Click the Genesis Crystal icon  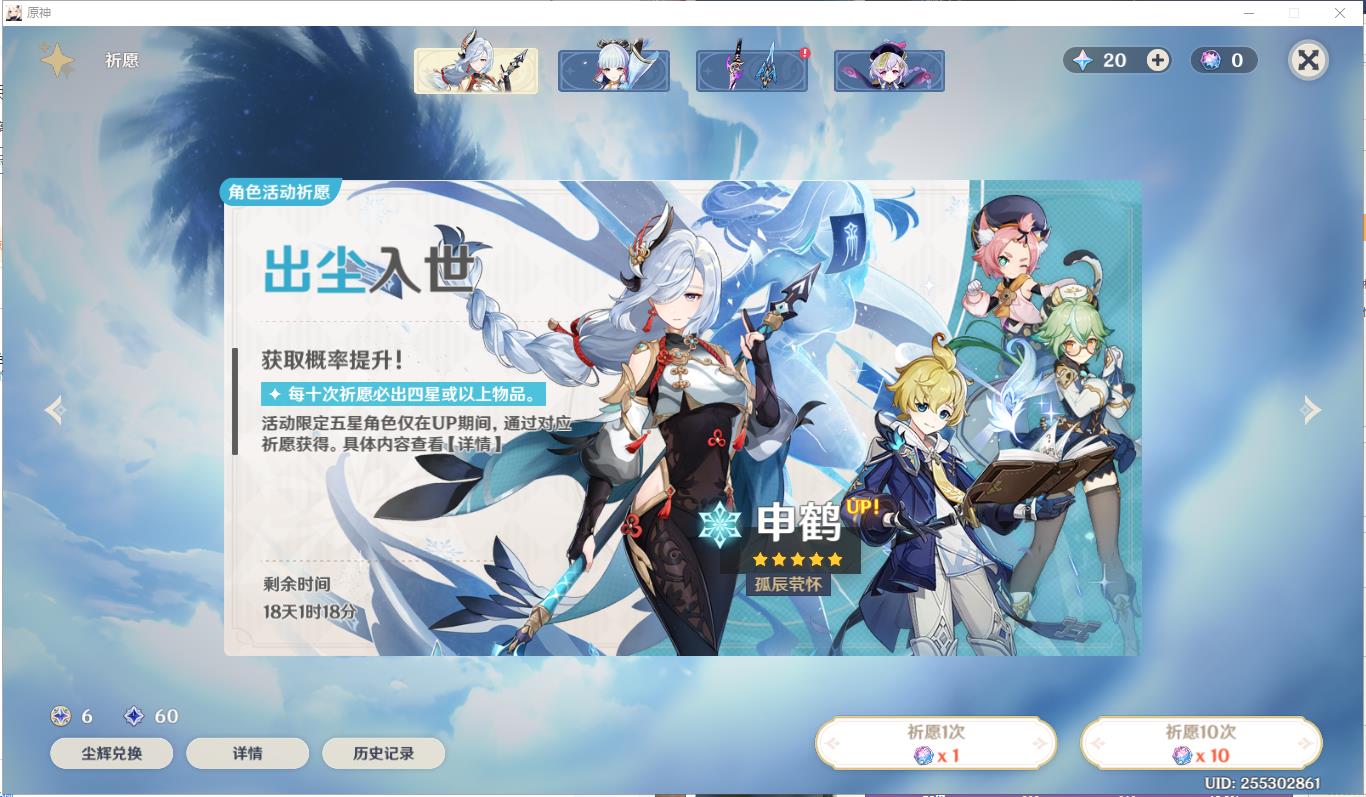1211,60
